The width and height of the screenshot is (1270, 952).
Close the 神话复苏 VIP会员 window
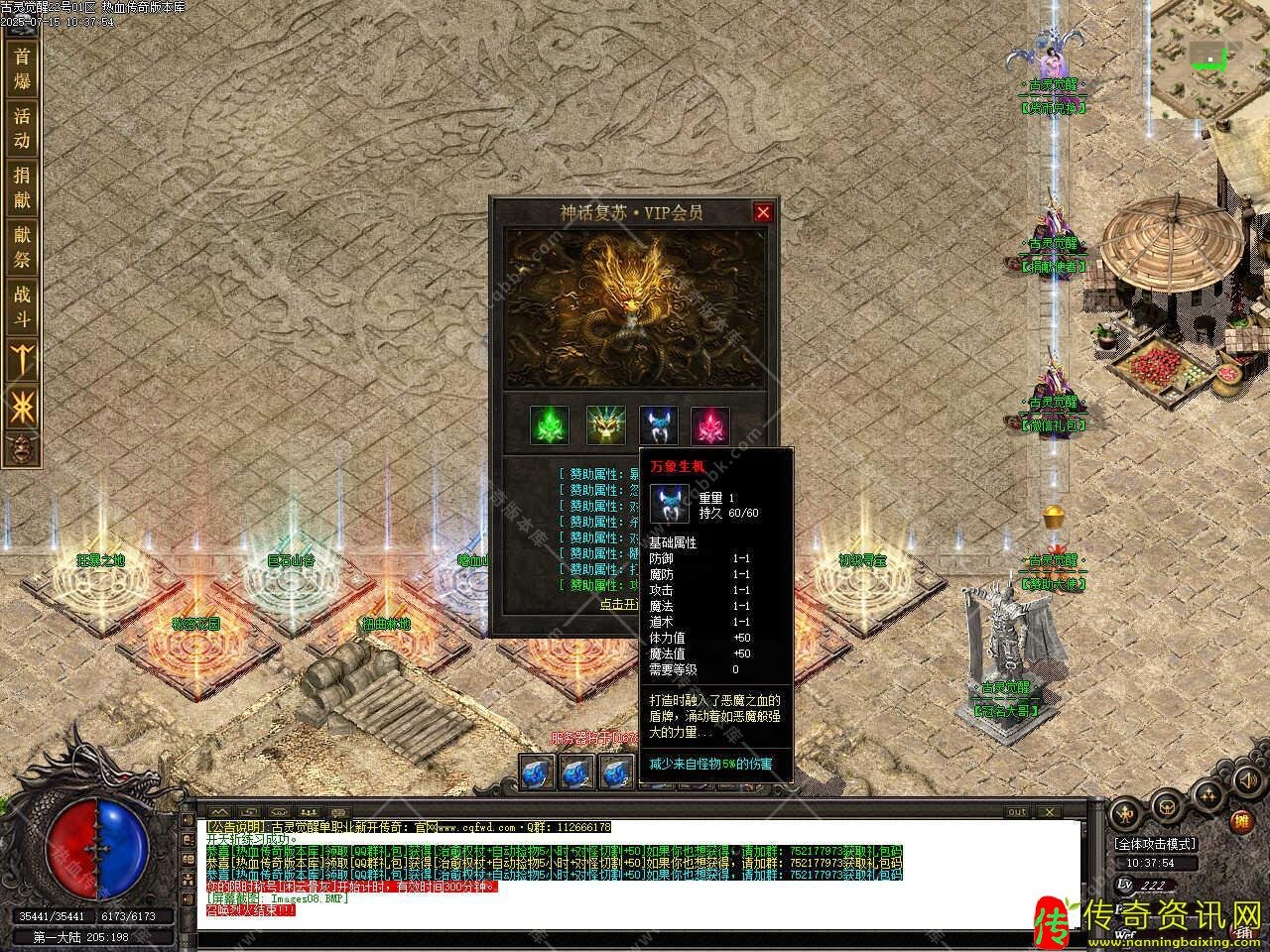(762, 212)
